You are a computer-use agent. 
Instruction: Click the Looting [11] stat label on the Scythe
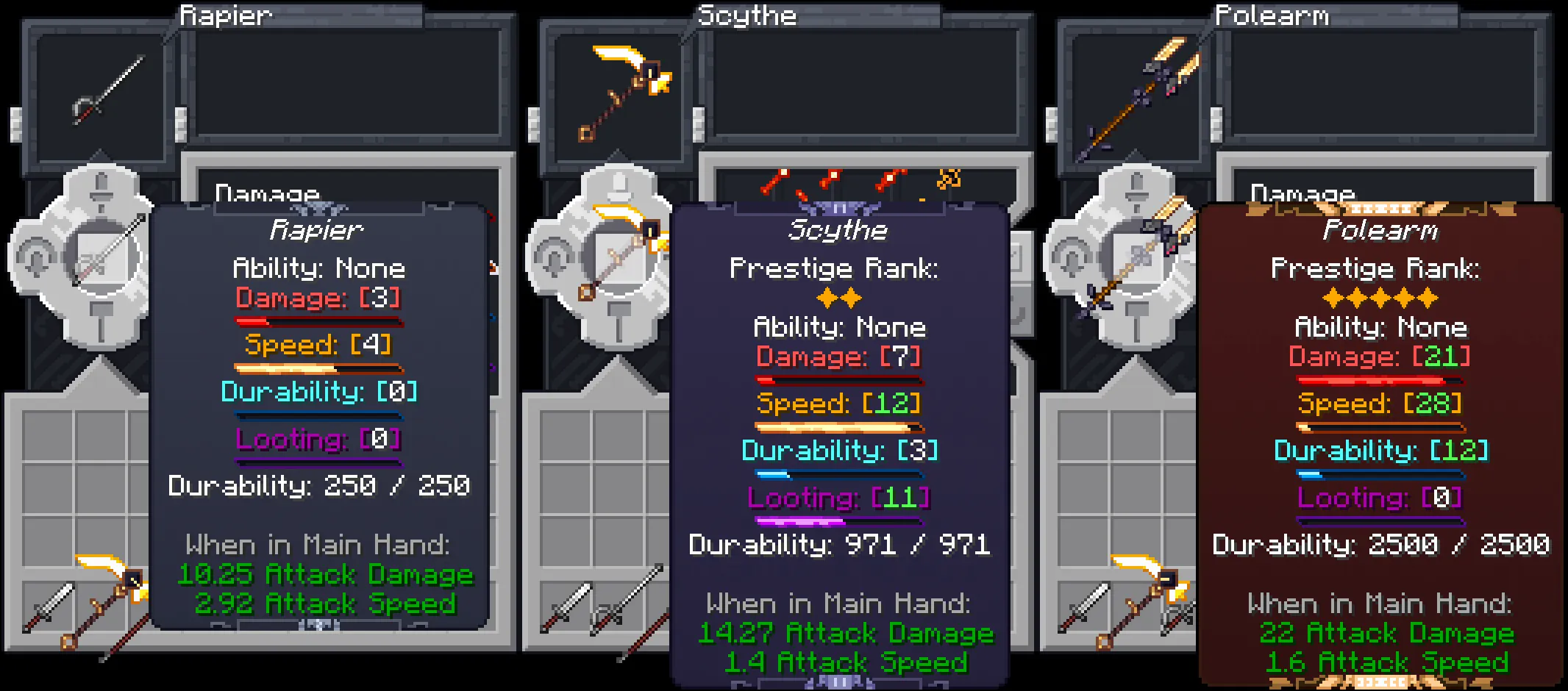coord(838,498)
